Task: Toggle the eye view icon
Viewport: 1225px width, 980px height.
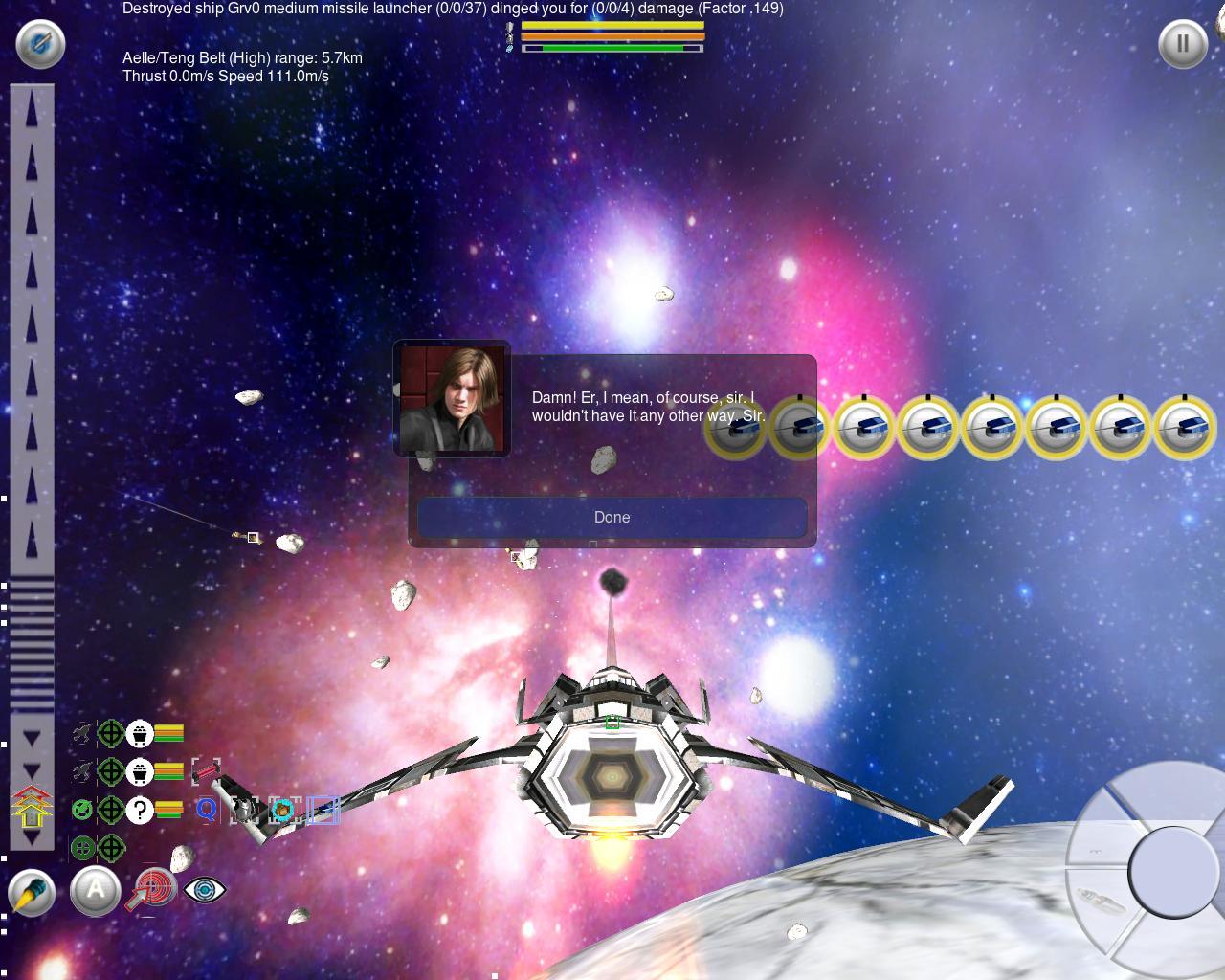Action: coord(204,889)
